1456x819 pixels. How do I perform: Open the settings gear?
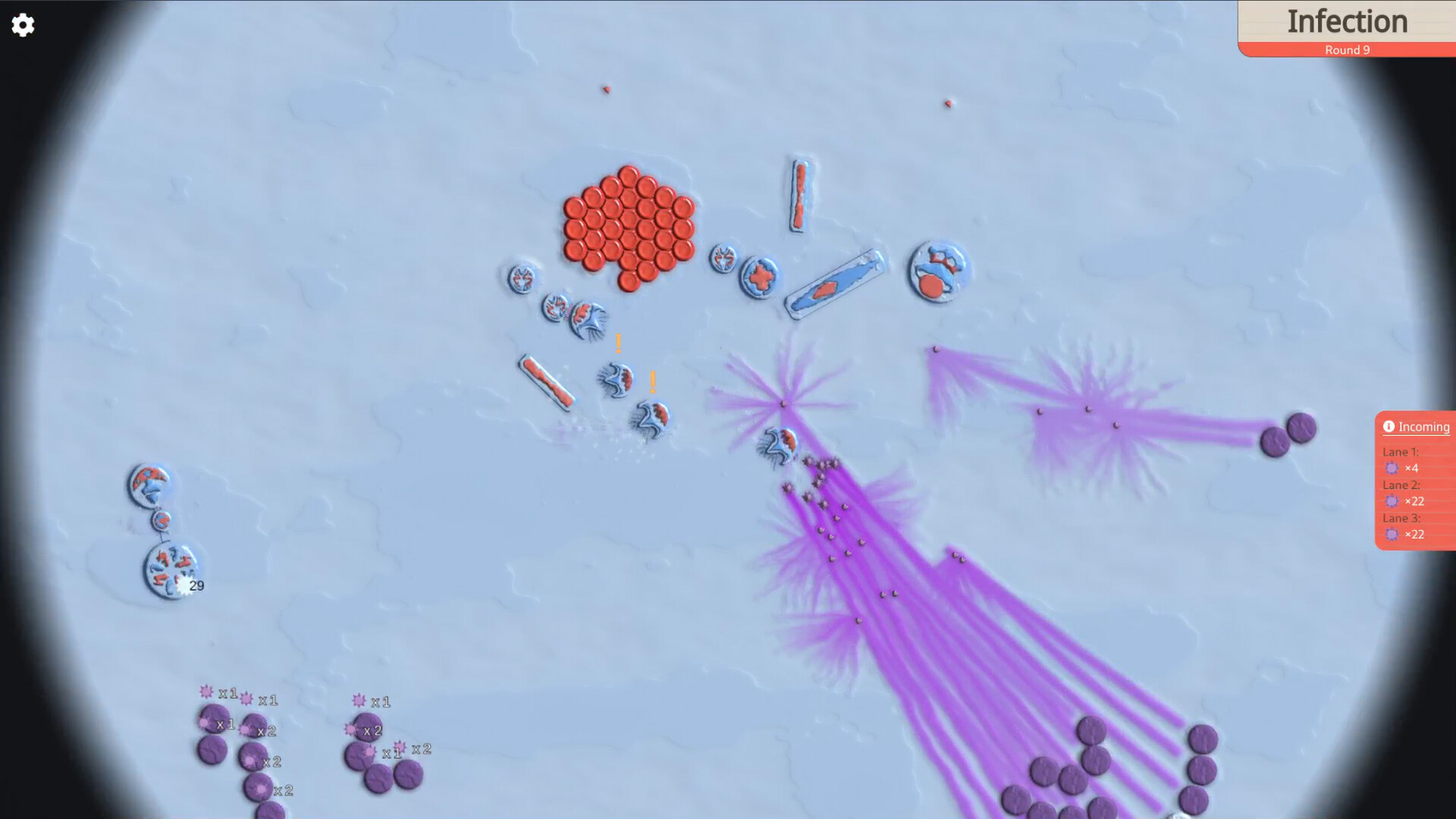point(23,25)
